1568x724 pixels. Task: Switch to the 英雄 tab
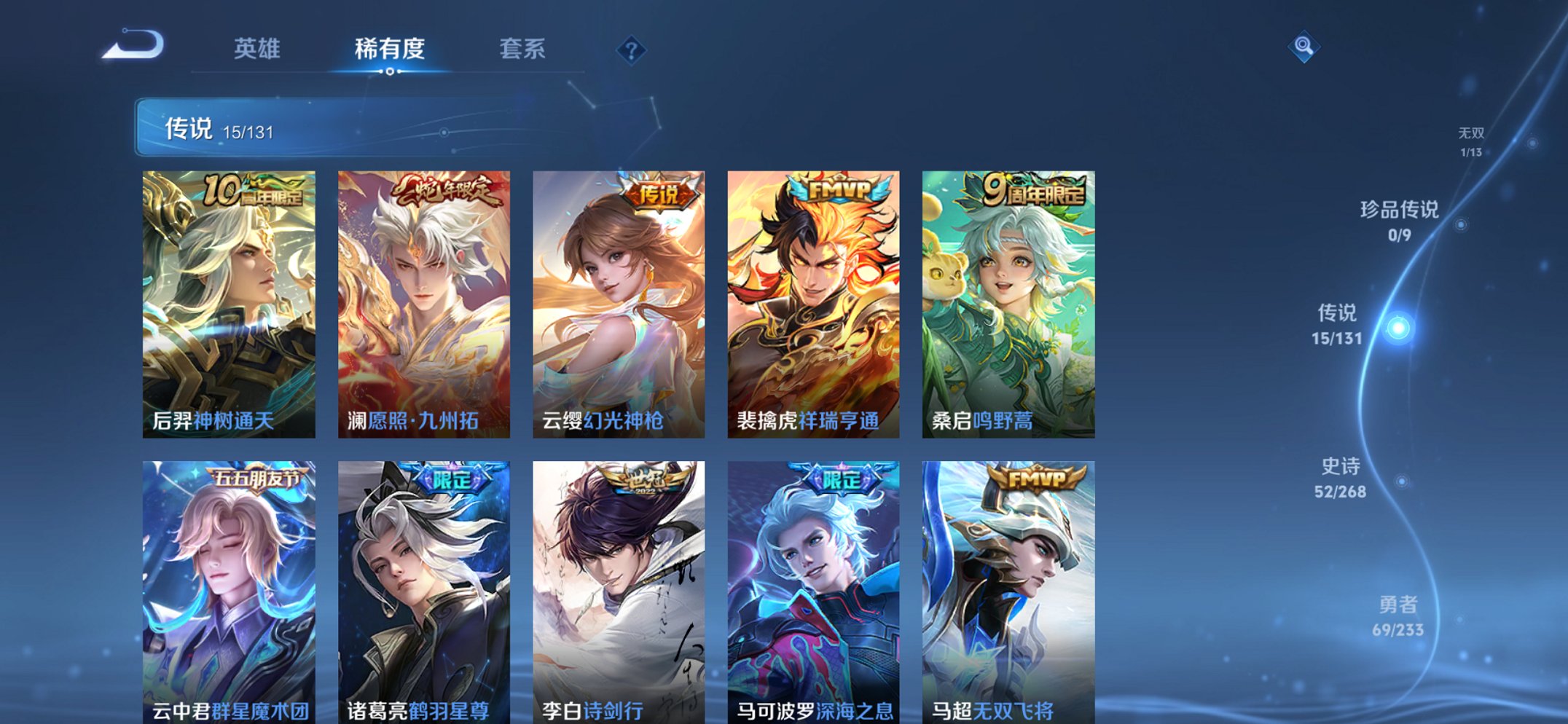click(x=259, y=48)
